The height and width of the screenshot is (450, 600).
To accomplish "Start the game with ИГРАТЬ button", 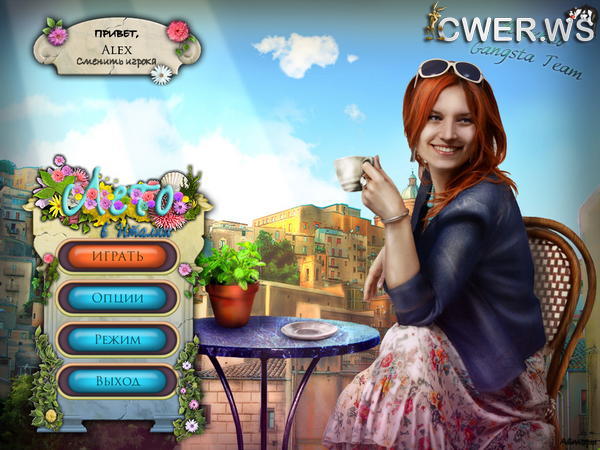I will [118, 256].
